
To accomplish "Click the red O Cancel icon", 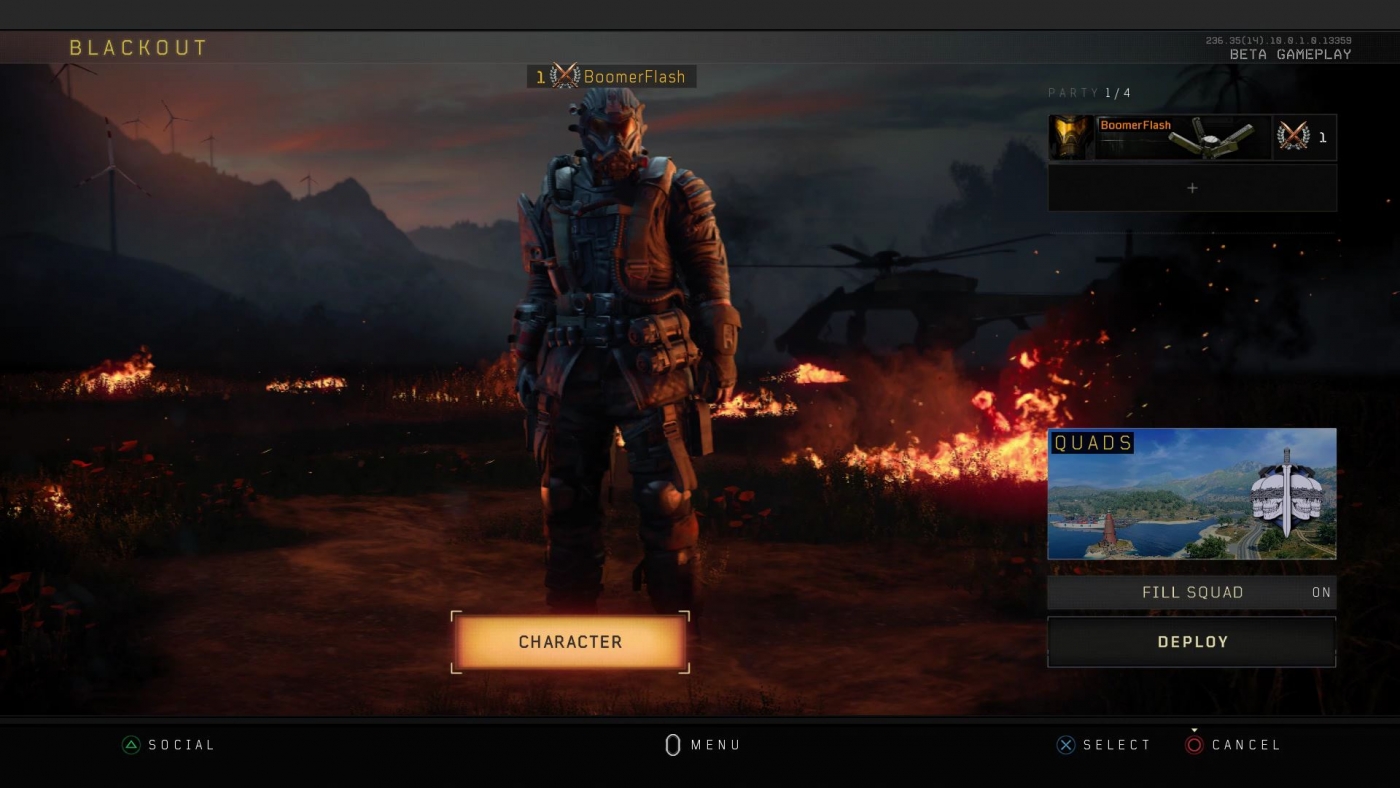I will 1194,744.
